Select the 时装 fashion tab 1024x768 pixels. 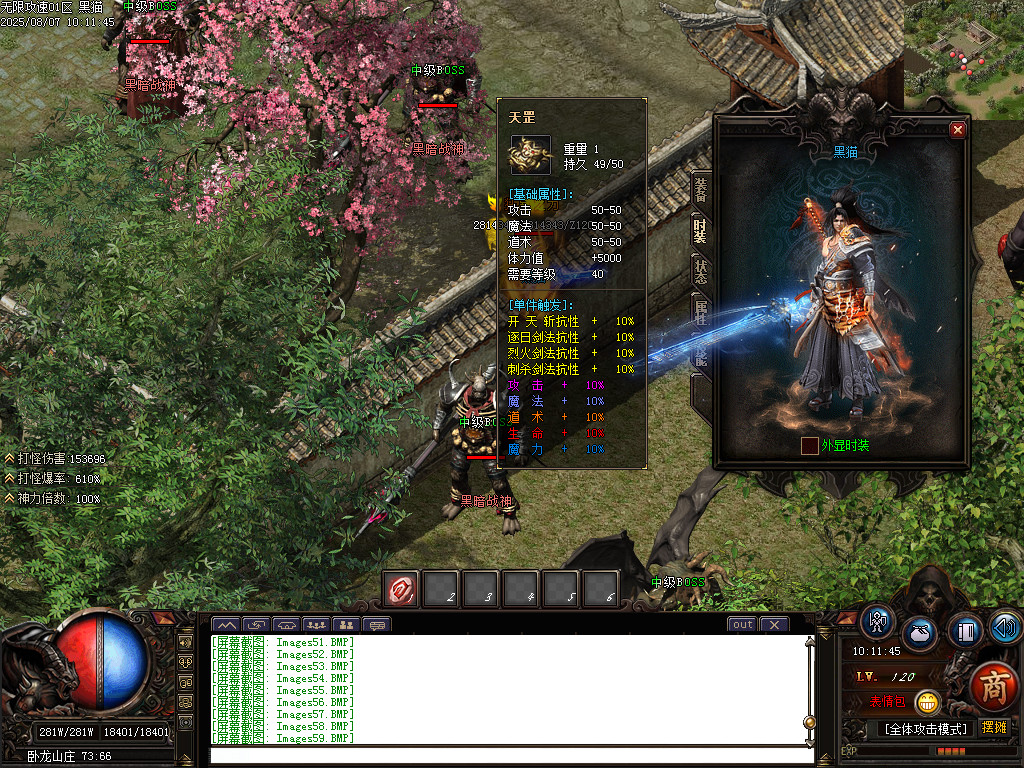pos(700,231)
